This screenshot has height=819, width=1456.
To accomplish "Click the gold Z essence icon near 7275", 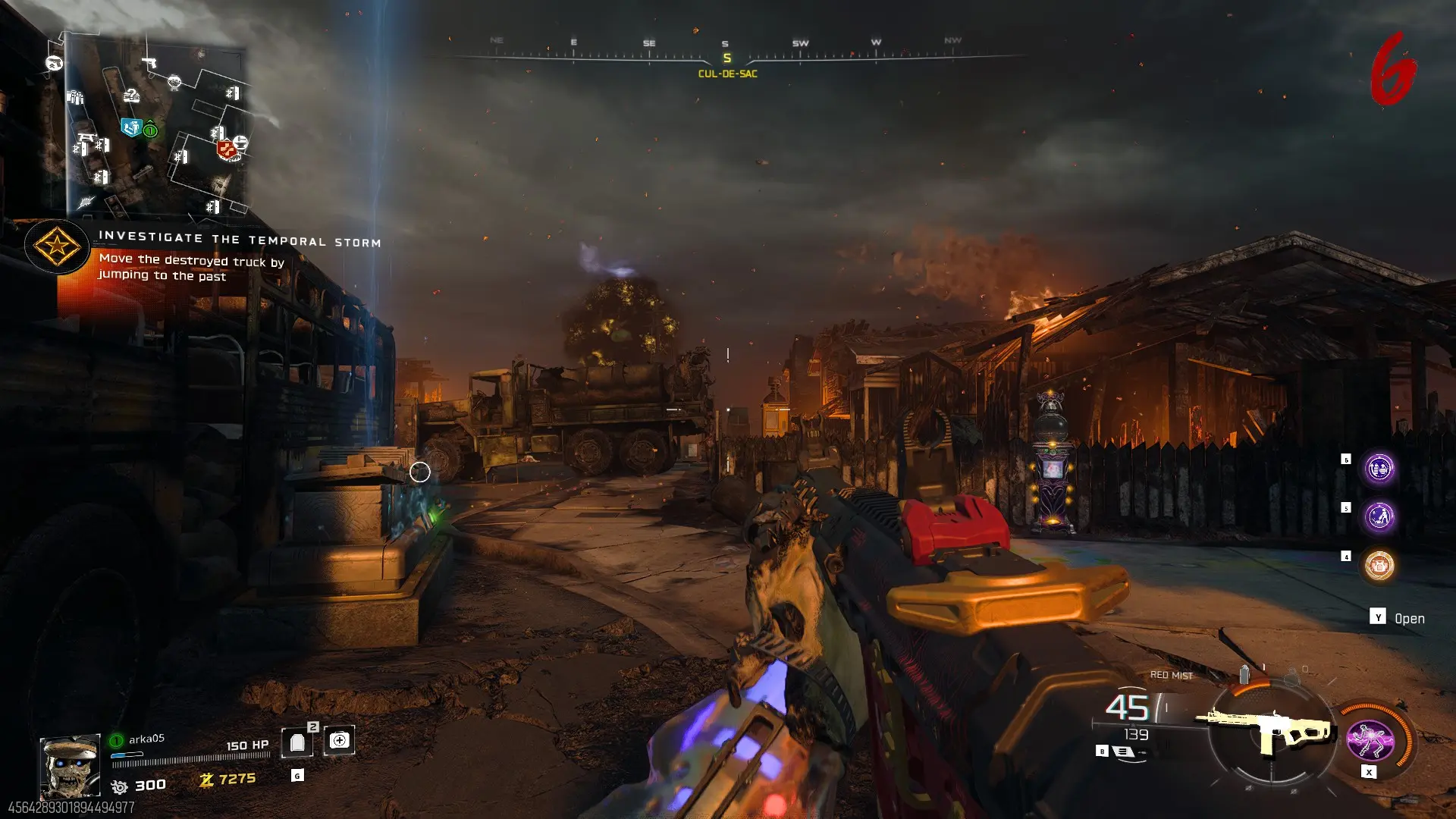I will 206,780.
